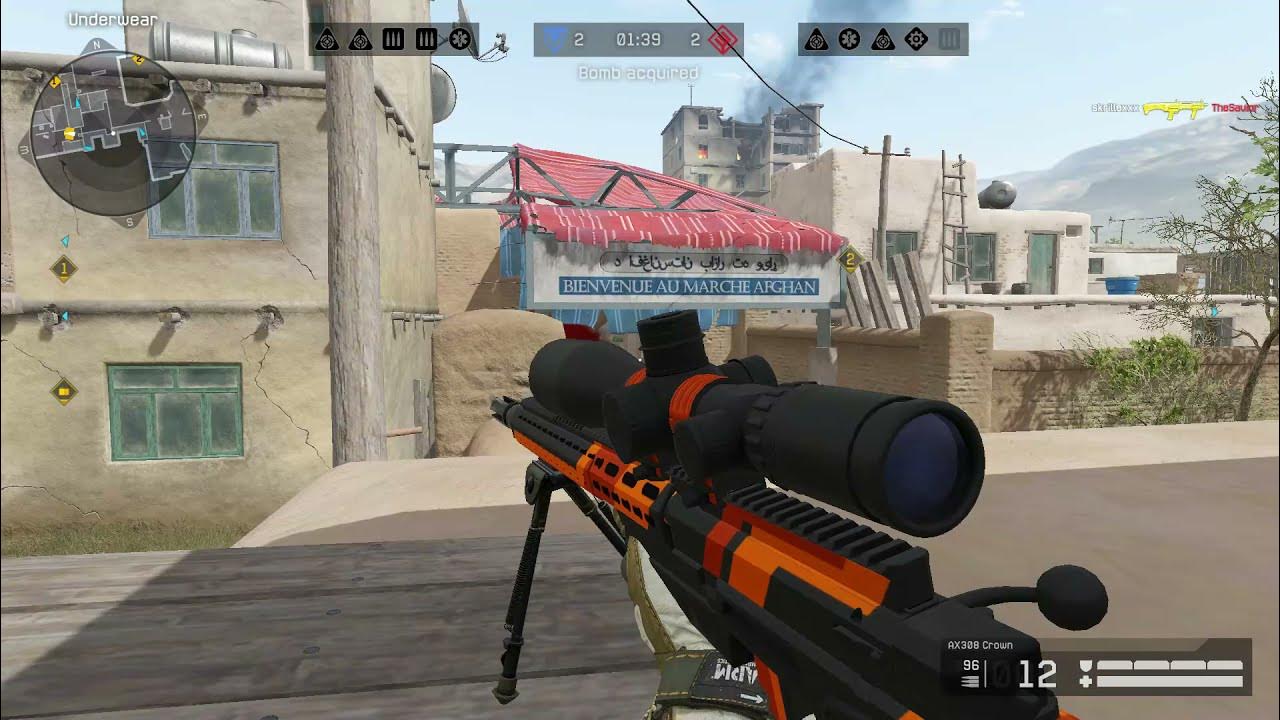Select the objective 2 diamond marker by the sign
This screenshot has width=1280, height=720.
[850, 260]
